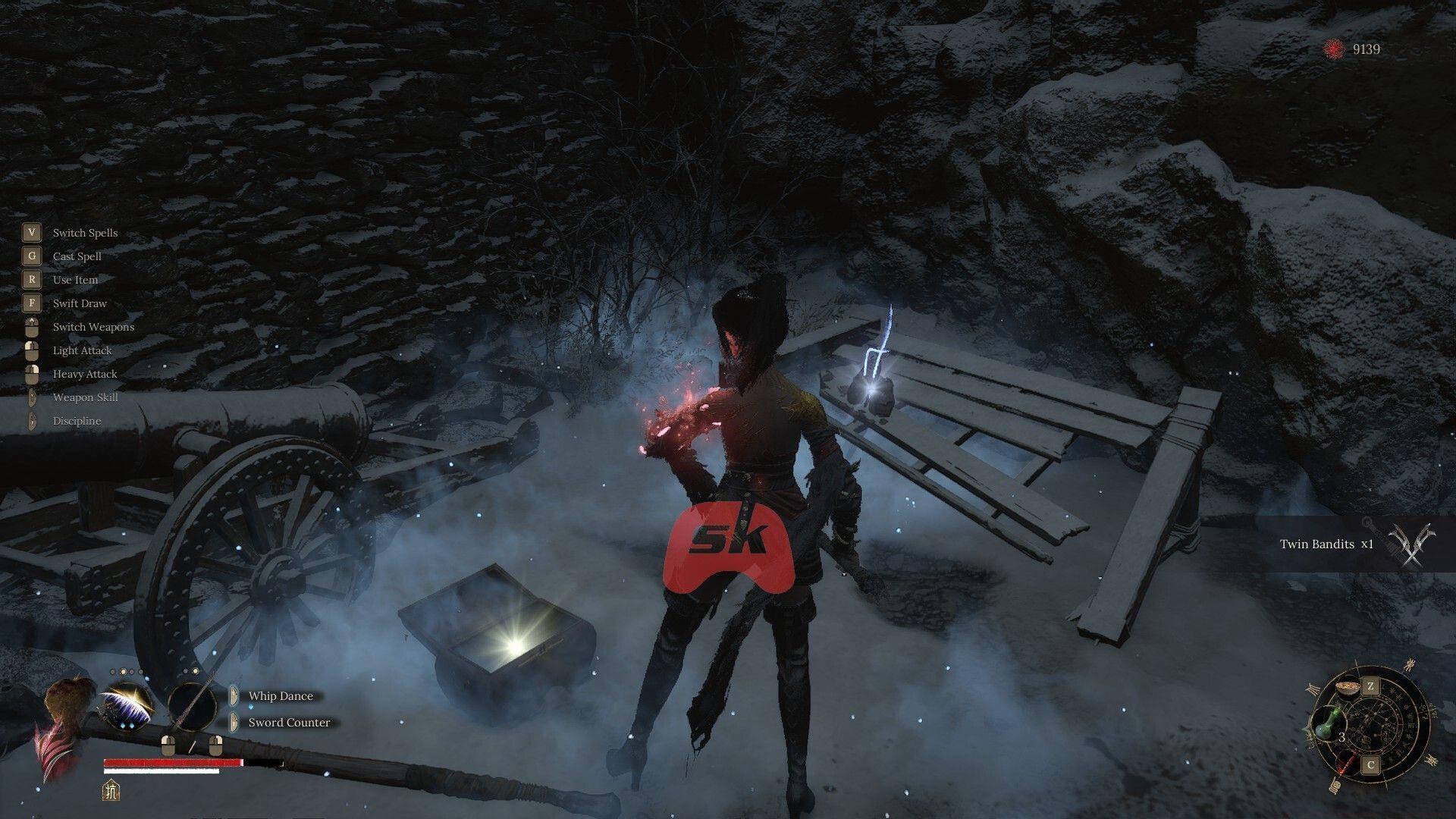Select the Whip Dance skill entry
This screenshot has height=819, width=1456.
click(281, 696)
